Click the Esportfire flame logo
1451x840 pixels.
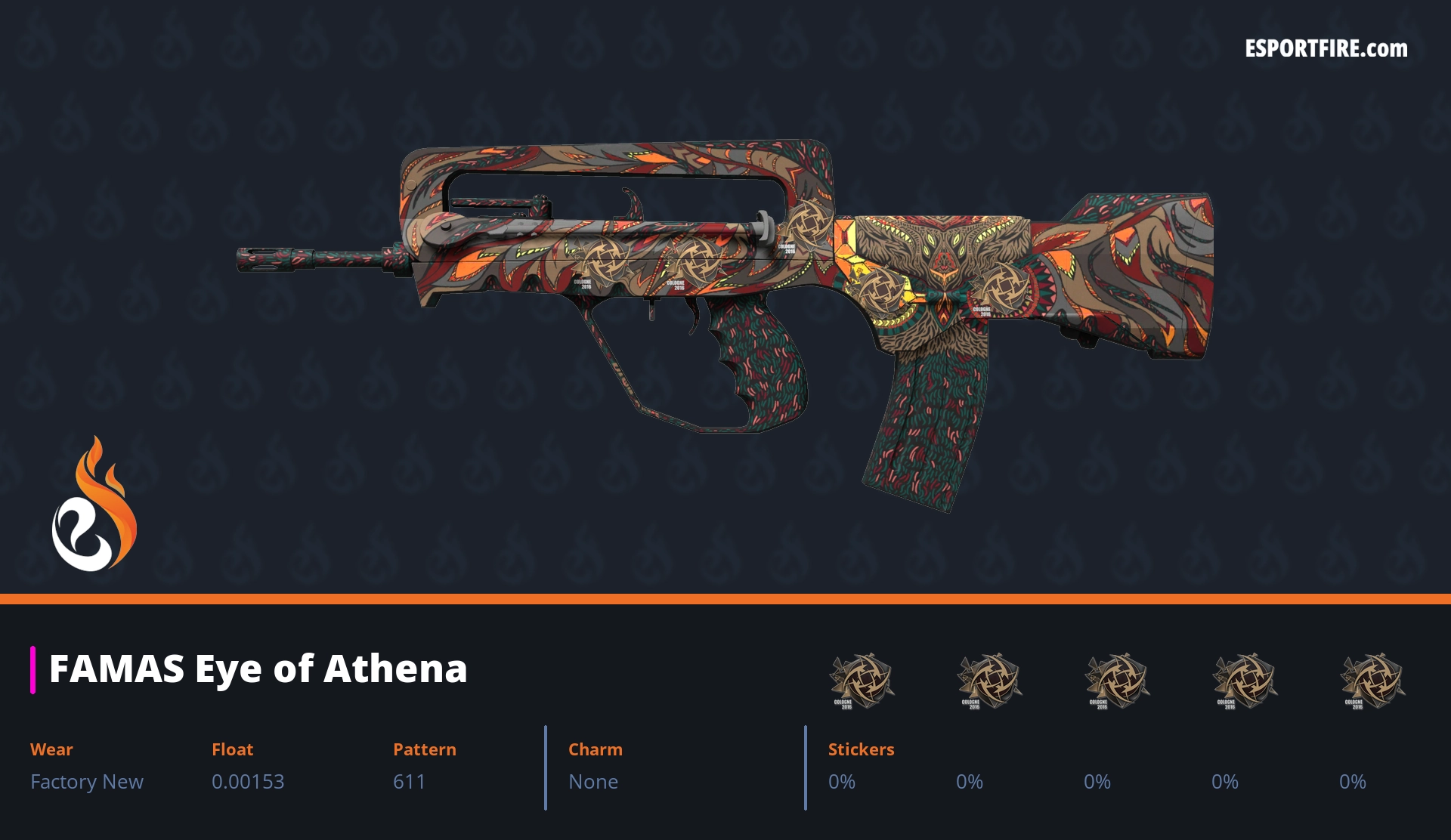coord(94,505)
